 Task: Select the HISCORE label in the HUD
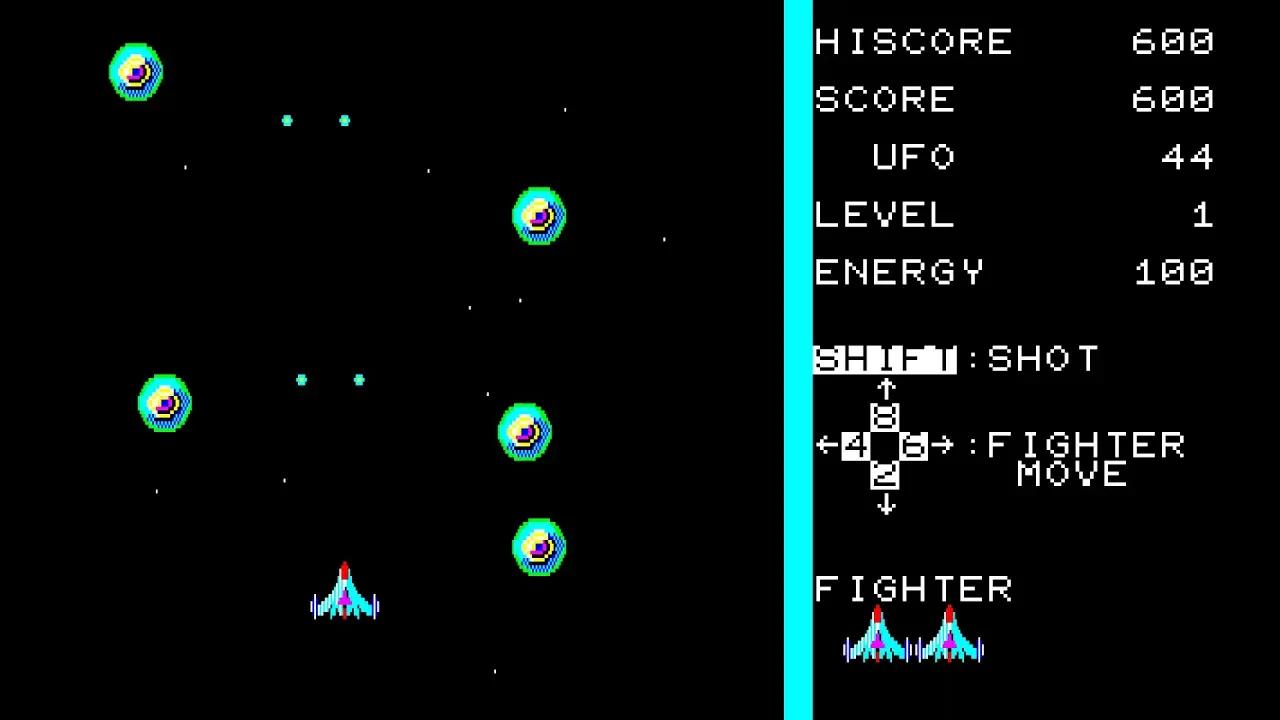click(x=912, y=42)
